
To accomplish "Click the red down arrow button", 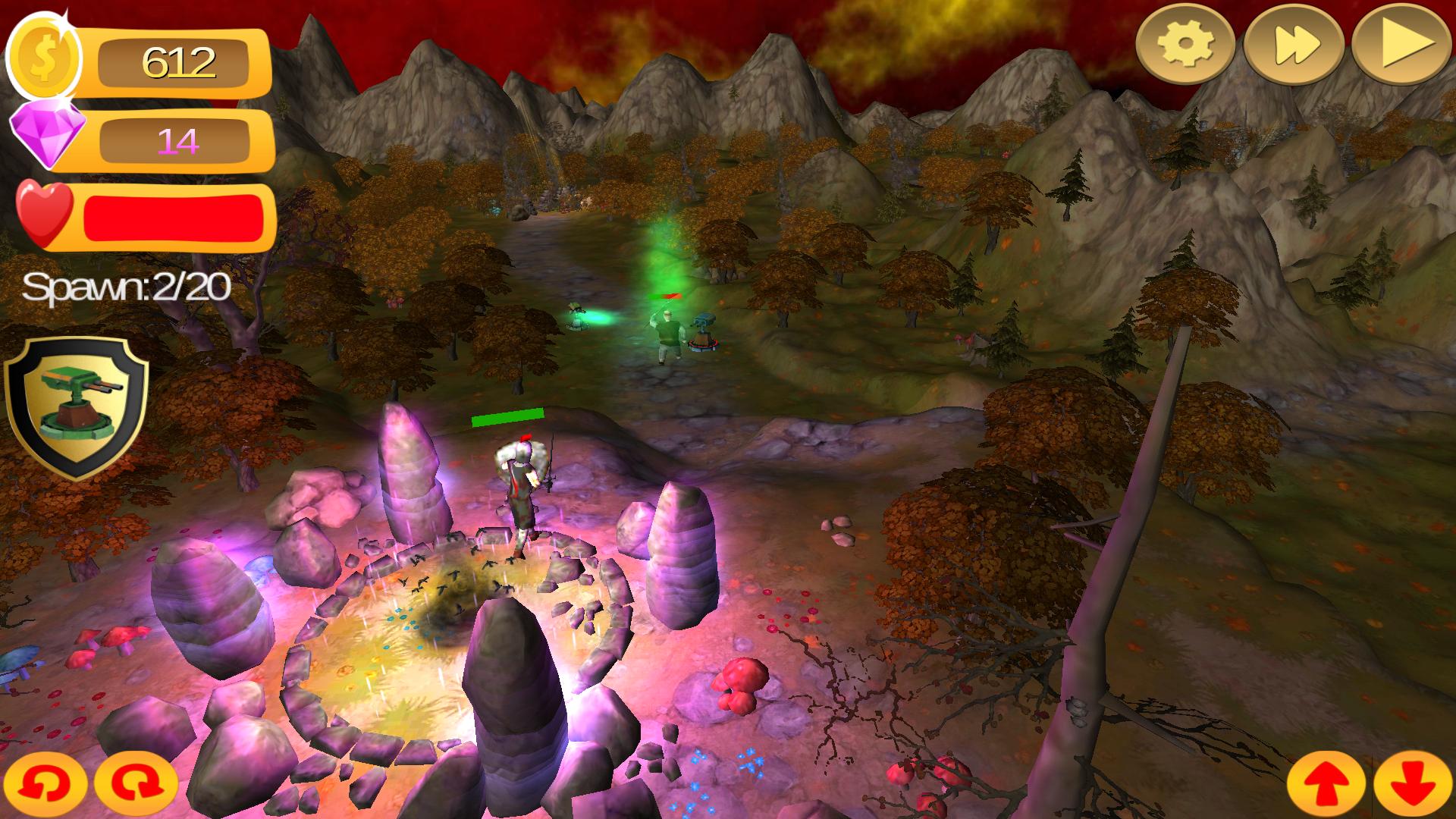I will click(1413, 784).
